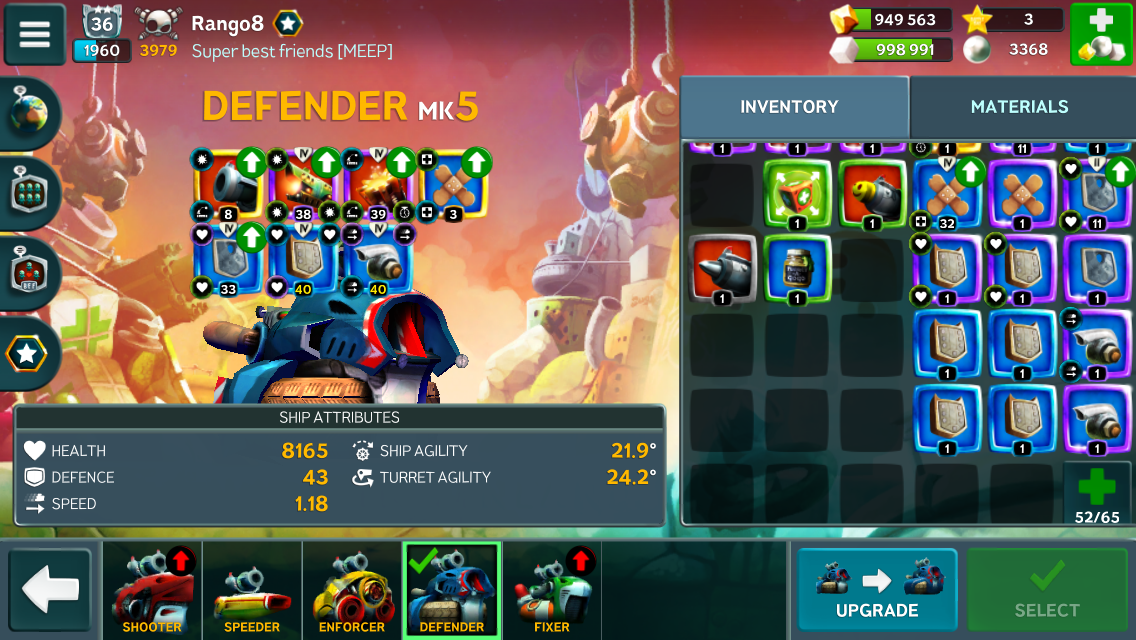
Task: Select the Defender ship tile
Action: pyautogui.click(x=452, y=590)
